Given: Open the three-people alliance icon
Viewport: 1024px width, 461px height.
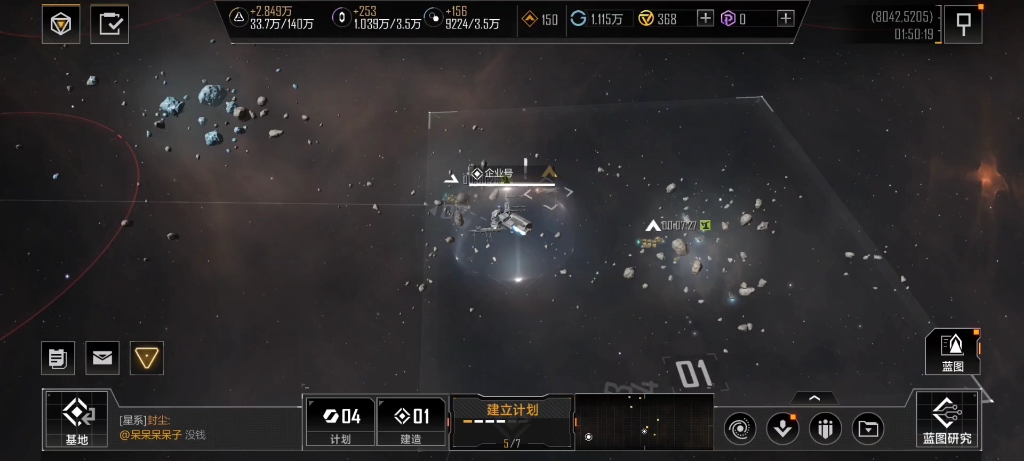Looking at the screenshot, I should (x=825, y=430).
